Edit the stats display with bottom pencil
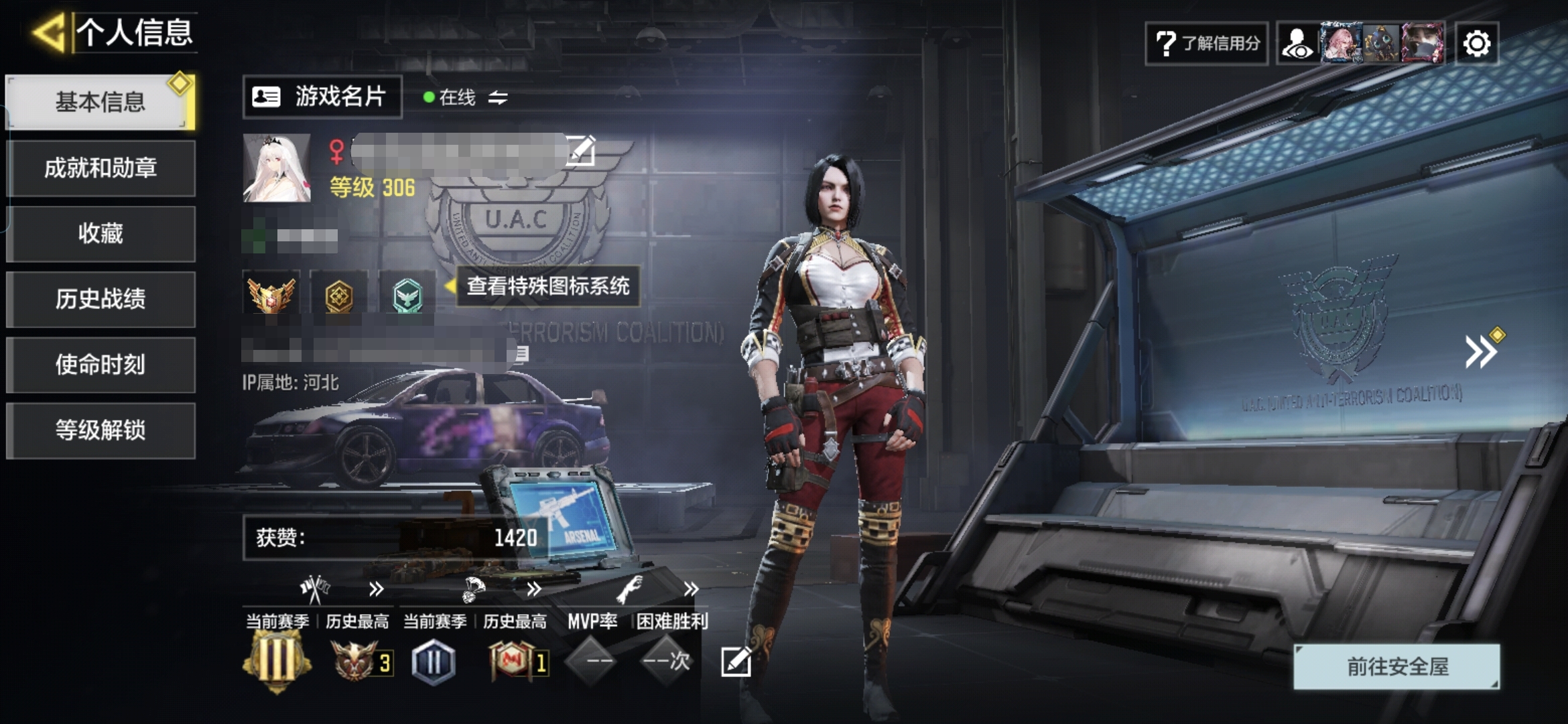Screen dimensions: 1568x724 736,662
